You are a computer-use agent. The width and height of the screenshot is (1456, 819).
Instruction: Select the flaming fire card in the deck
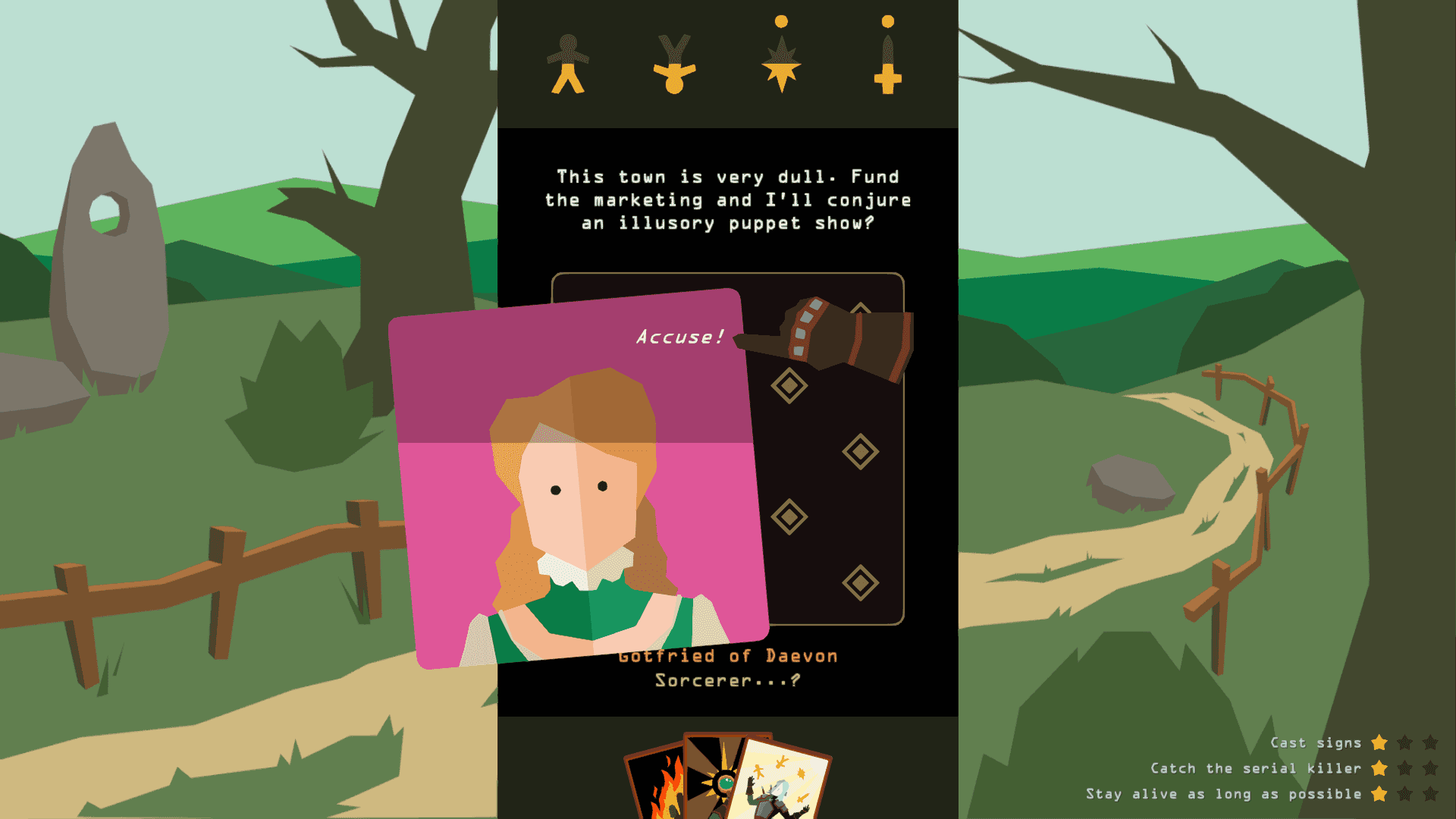(x=660, y=781)
